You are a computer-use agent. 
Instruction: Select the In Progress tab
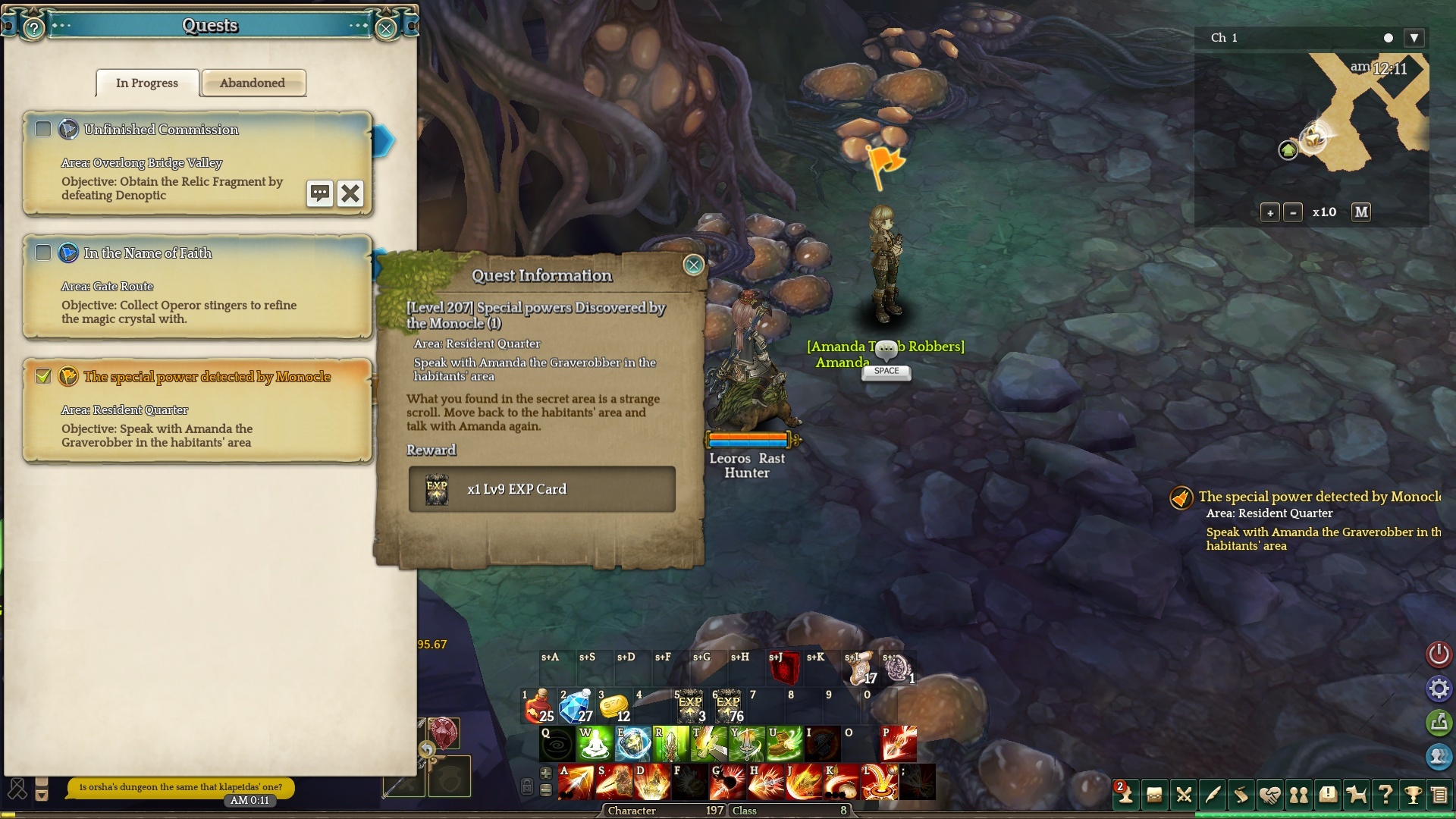click(x=147, y=83)
